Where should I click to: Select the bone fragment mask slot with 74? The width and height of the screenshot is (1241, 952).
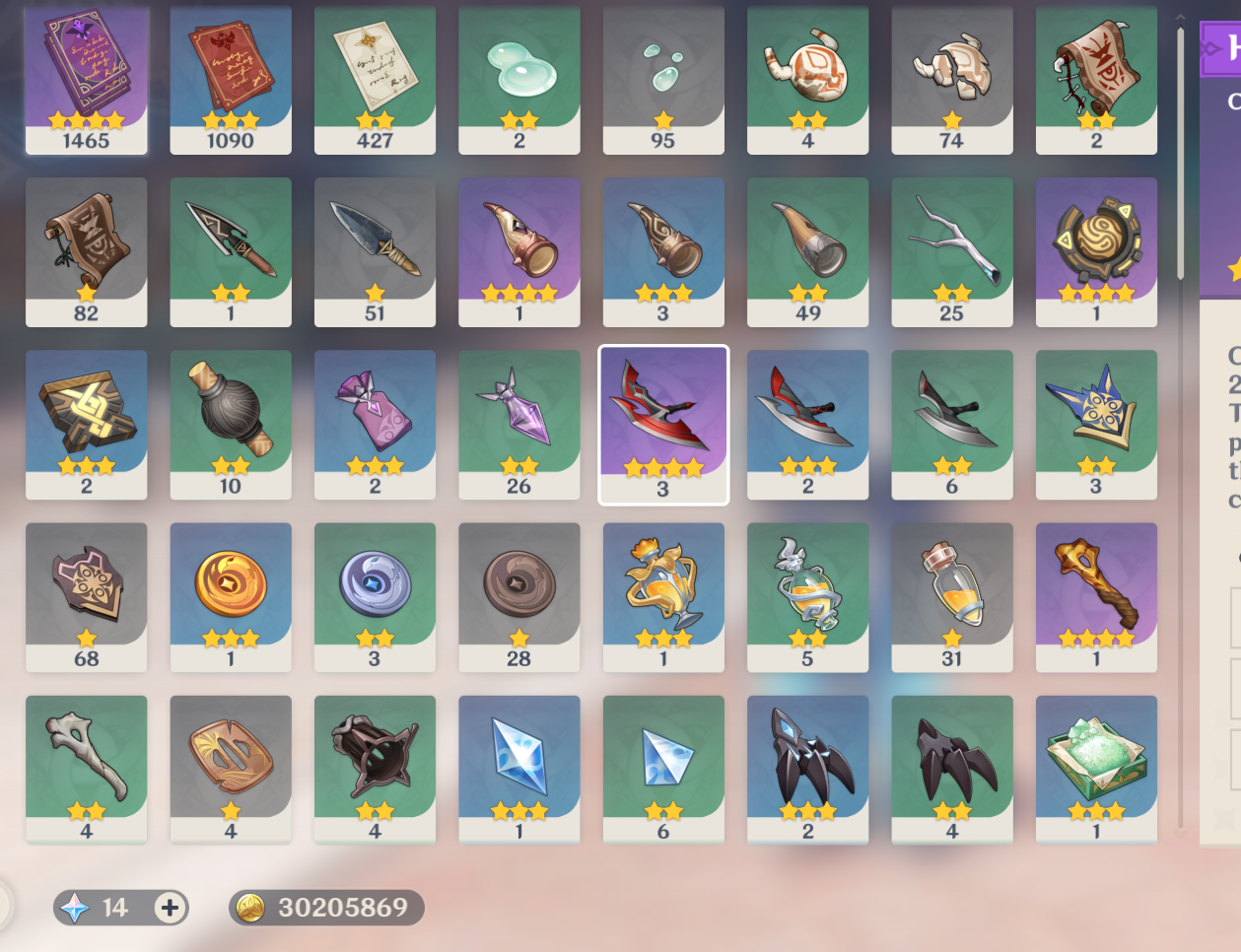click(951, 79)
